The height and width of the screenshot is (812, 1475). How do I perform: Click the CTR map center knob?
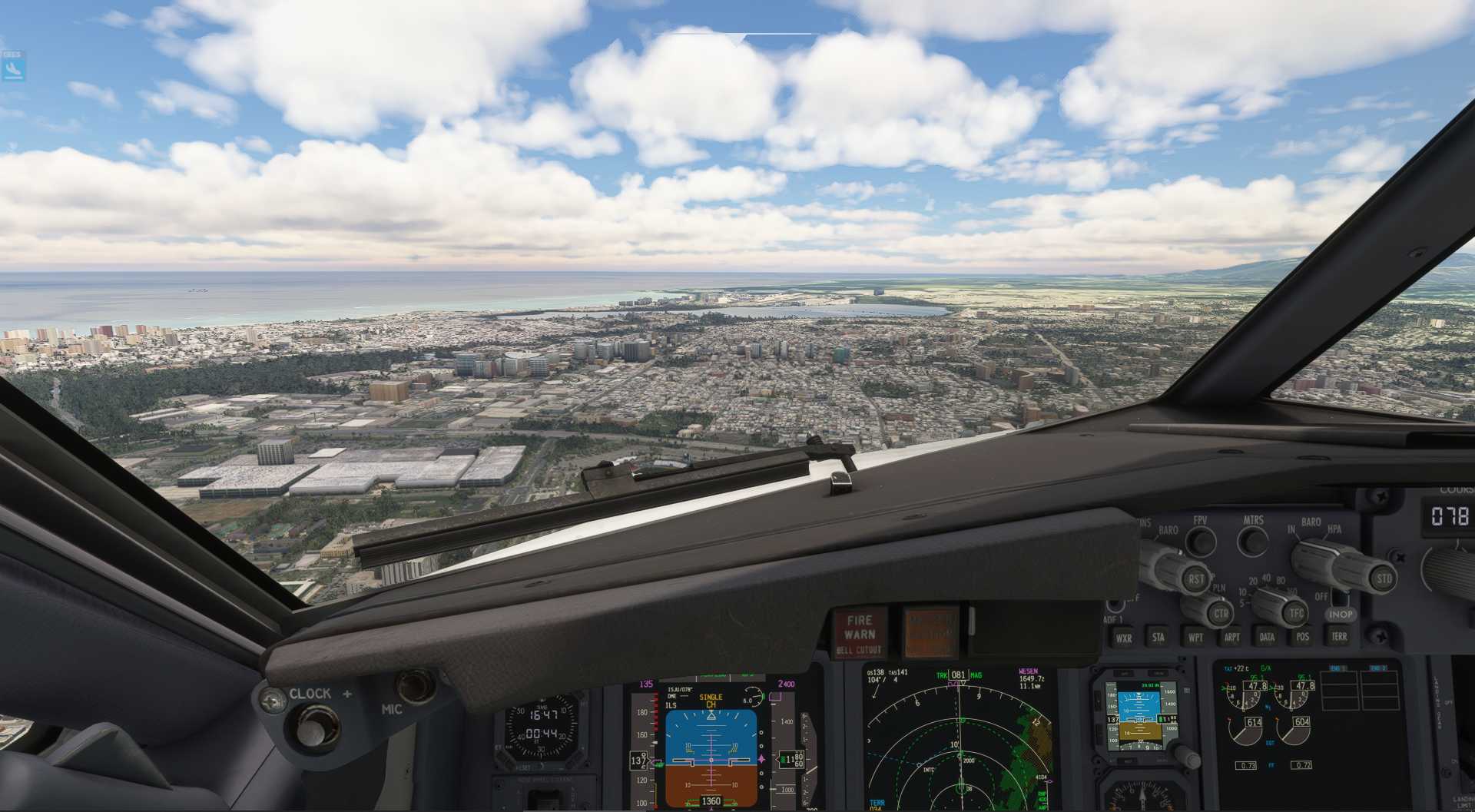(1220, 613)
